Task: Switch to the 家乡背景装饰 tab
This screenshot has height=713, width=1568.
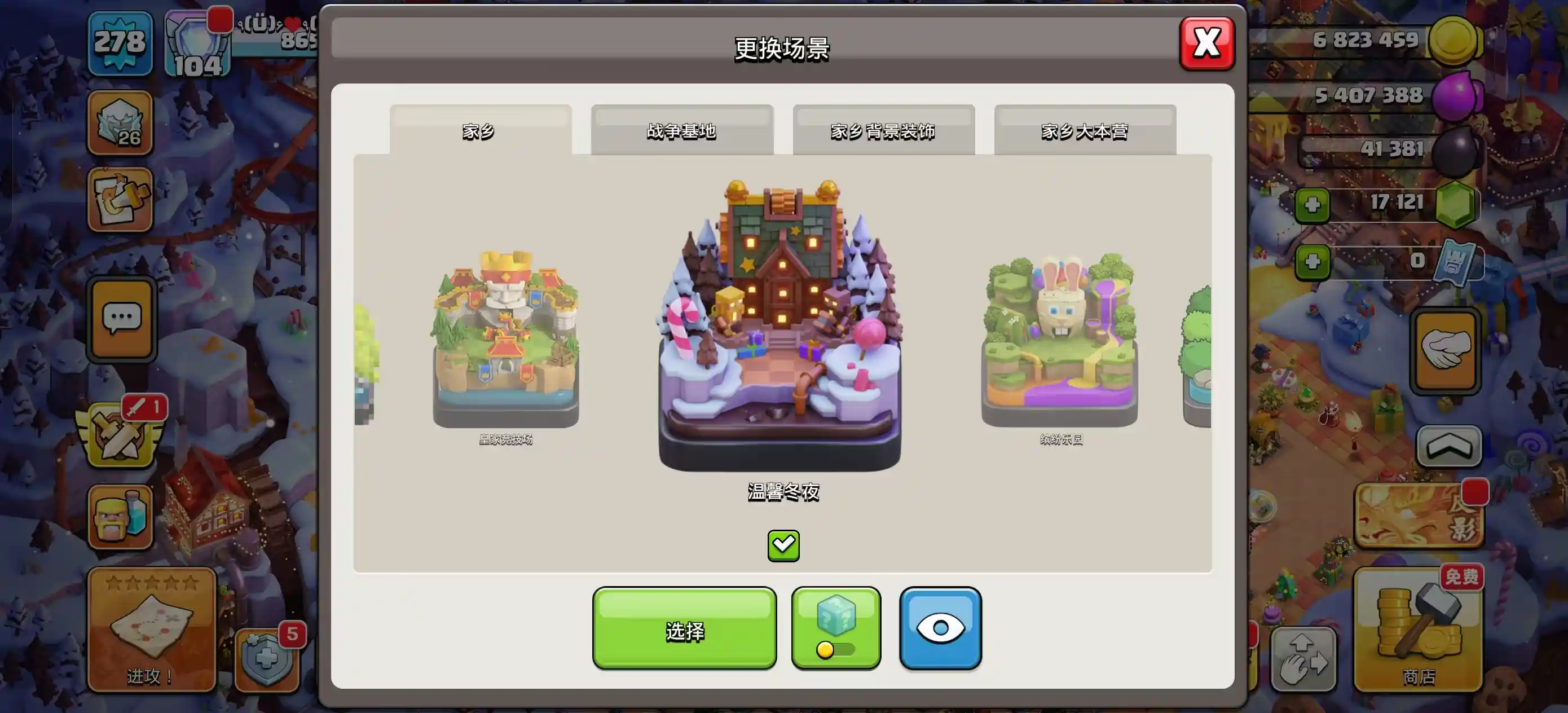Action: 883,130
